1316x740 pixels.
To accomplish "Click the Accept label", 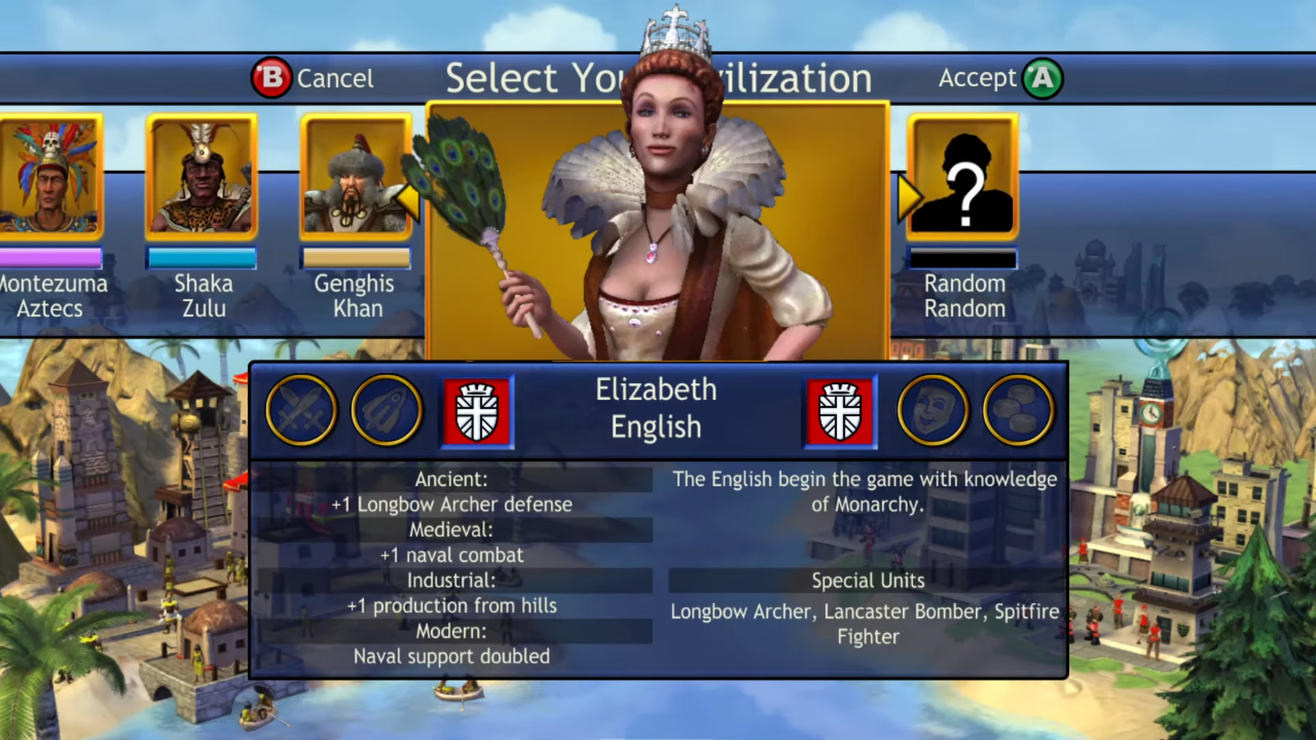I will (x=977, y=78).
